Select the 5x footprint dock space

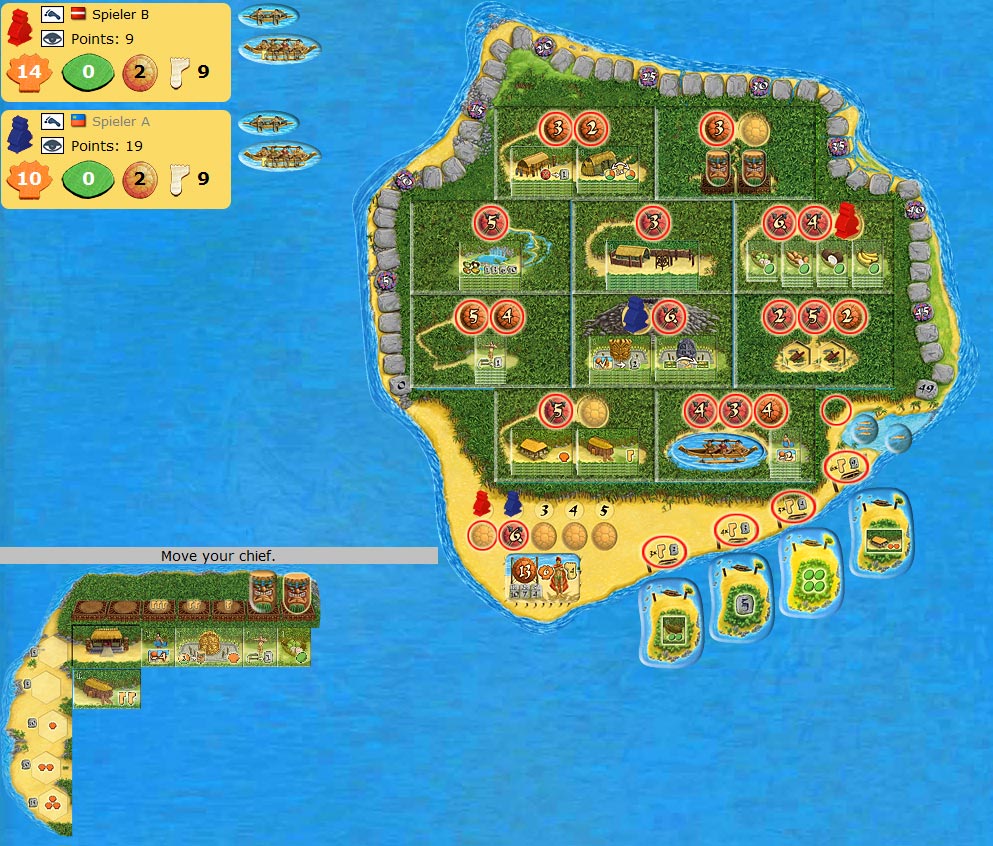tap(791, 507)
